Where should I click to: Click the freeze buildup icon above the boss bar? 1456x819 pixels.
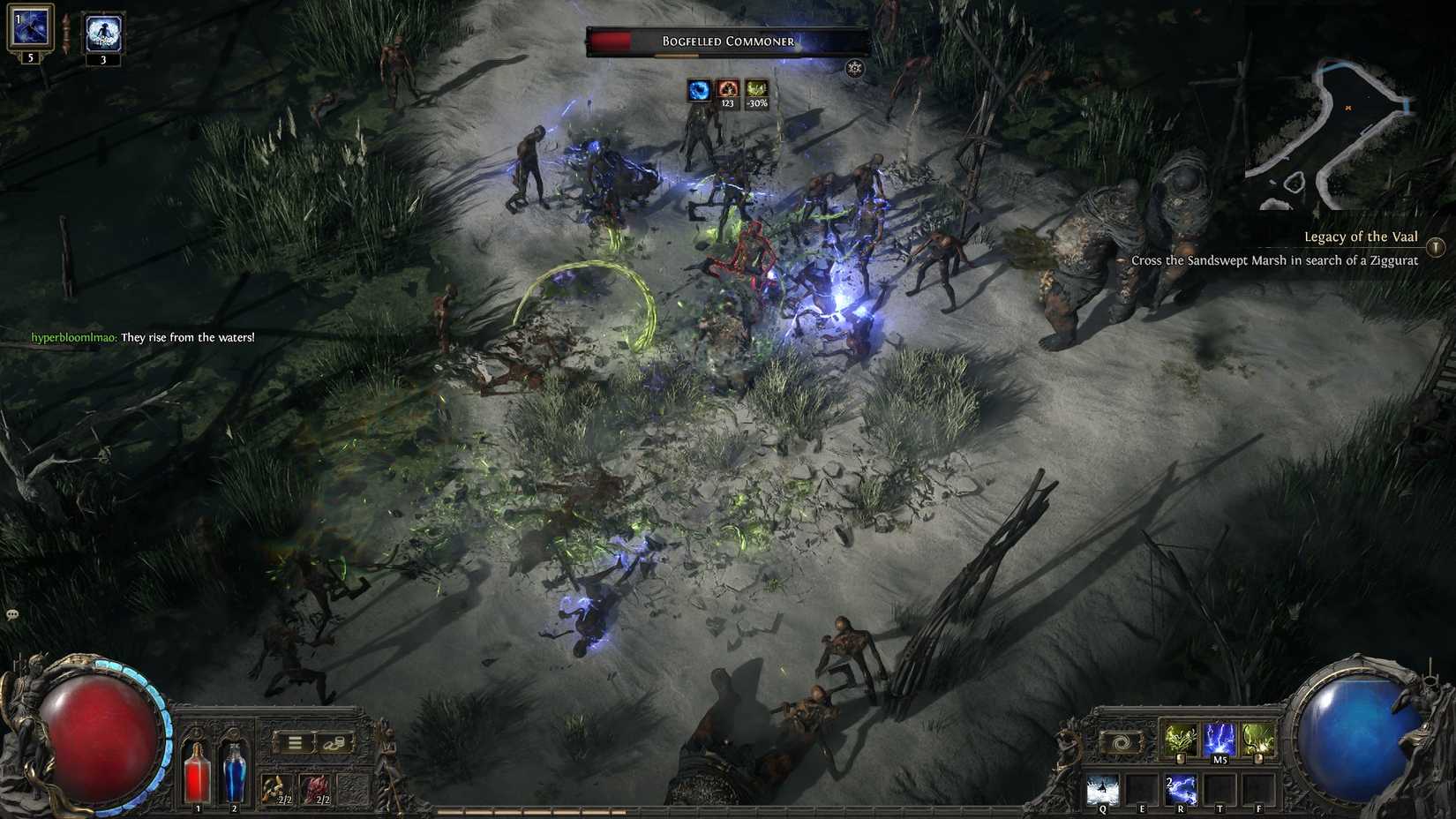698,89
